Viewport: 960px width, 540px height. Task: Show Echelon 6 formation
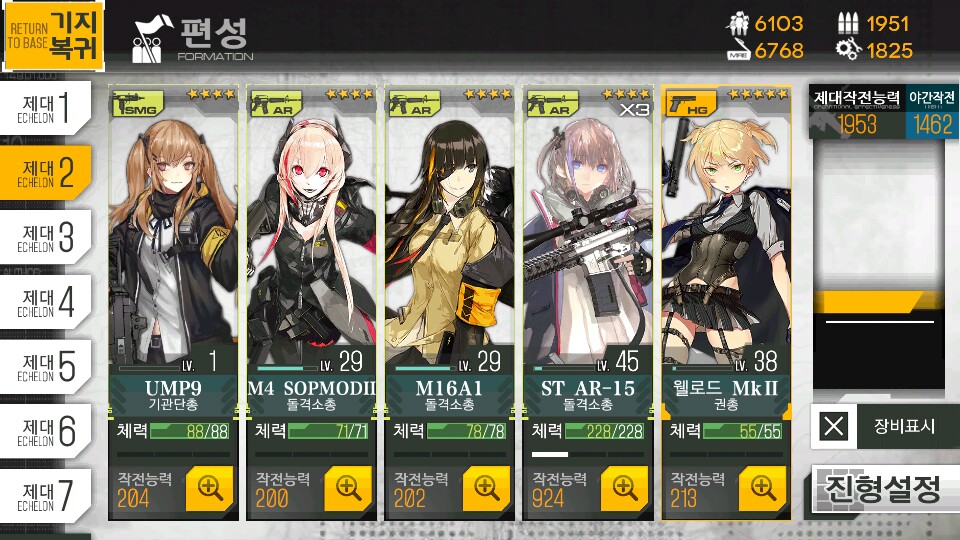pyautogui.click(x=50, y=431)
